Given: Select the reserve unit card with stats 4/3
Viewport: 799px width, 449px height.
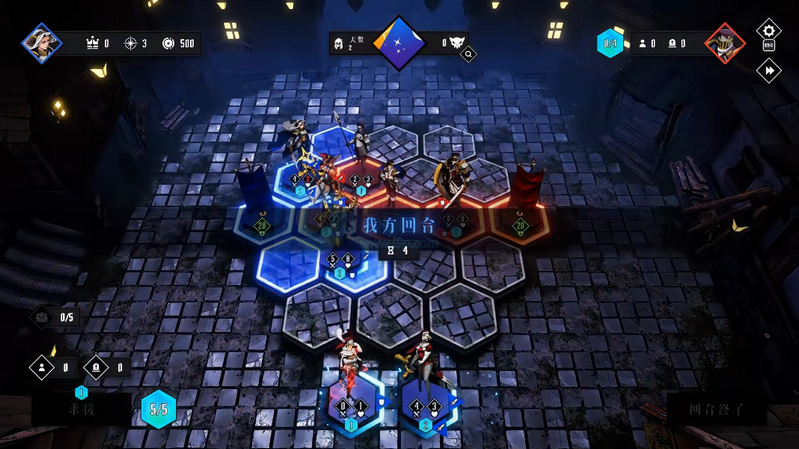Looking at the screenshot, I should pos(427,403).
